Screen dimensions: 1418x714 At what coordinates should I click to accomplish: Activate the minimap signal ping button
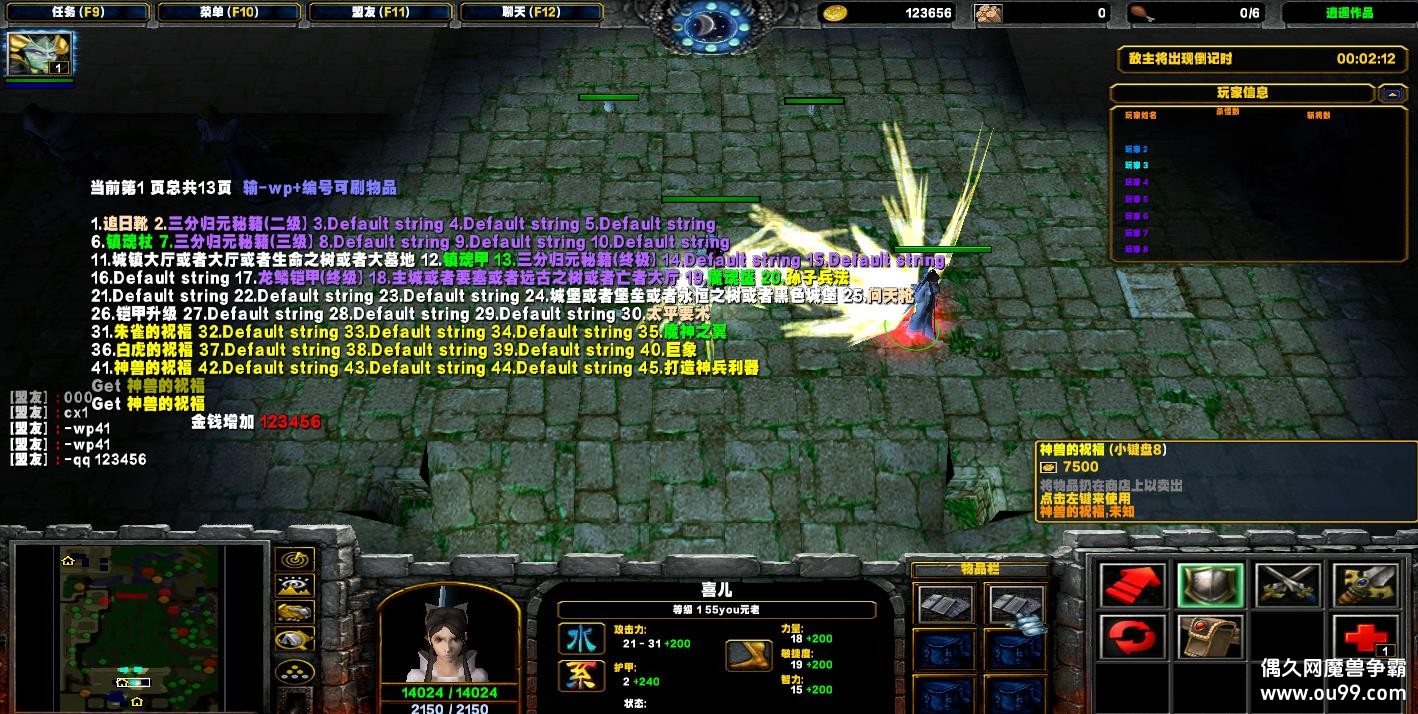(x=295, y=559)
